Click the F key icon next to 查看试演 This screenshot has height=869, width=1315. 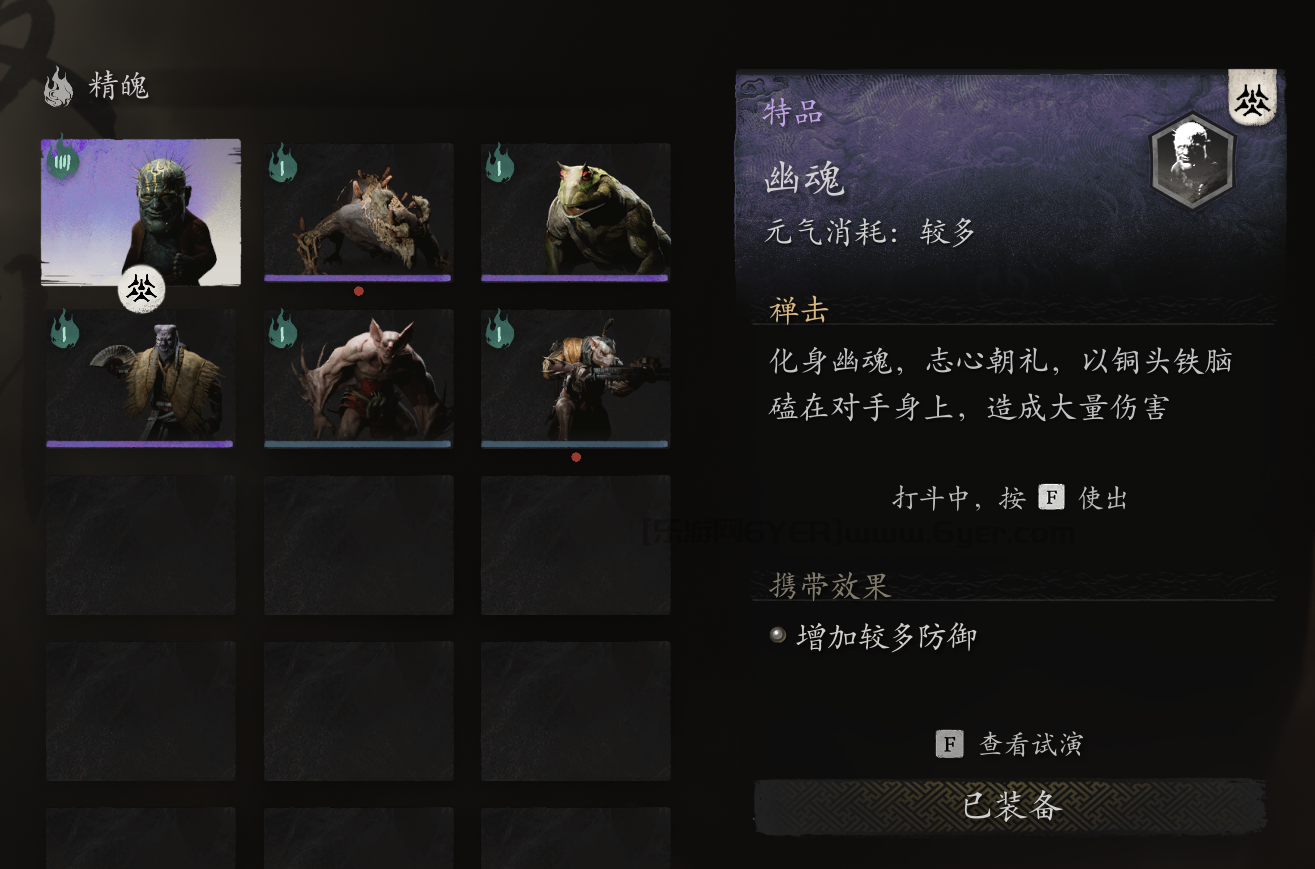[950, 744]
